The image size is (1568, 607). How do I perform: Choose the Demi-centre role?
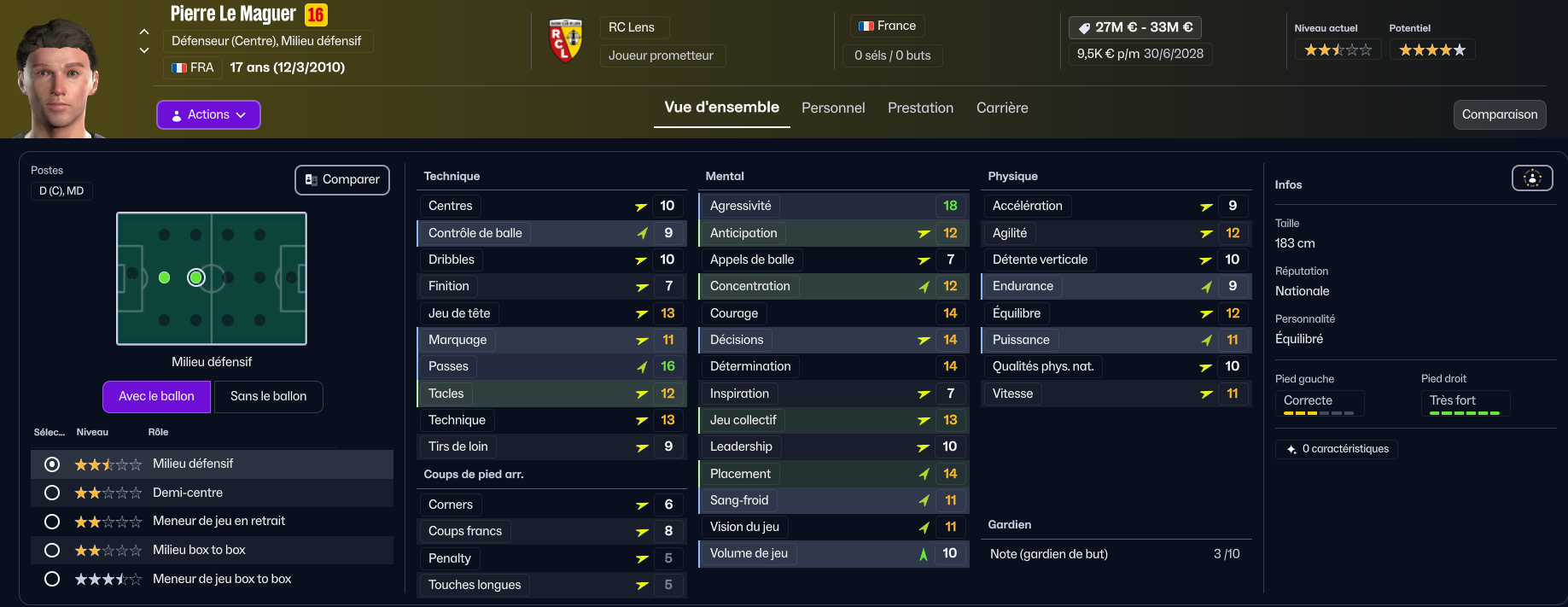[52, 493]
